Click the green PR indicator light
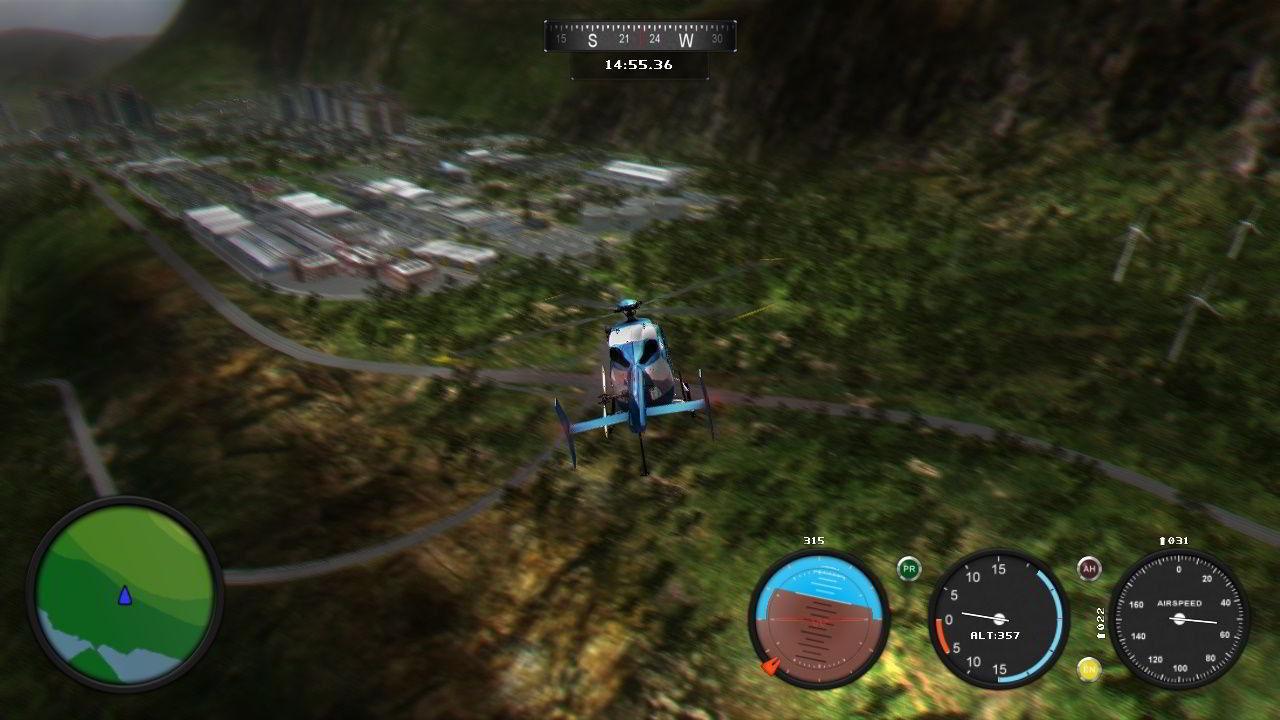This screenshot has width=1280, height=720. [x=909, y=570]
